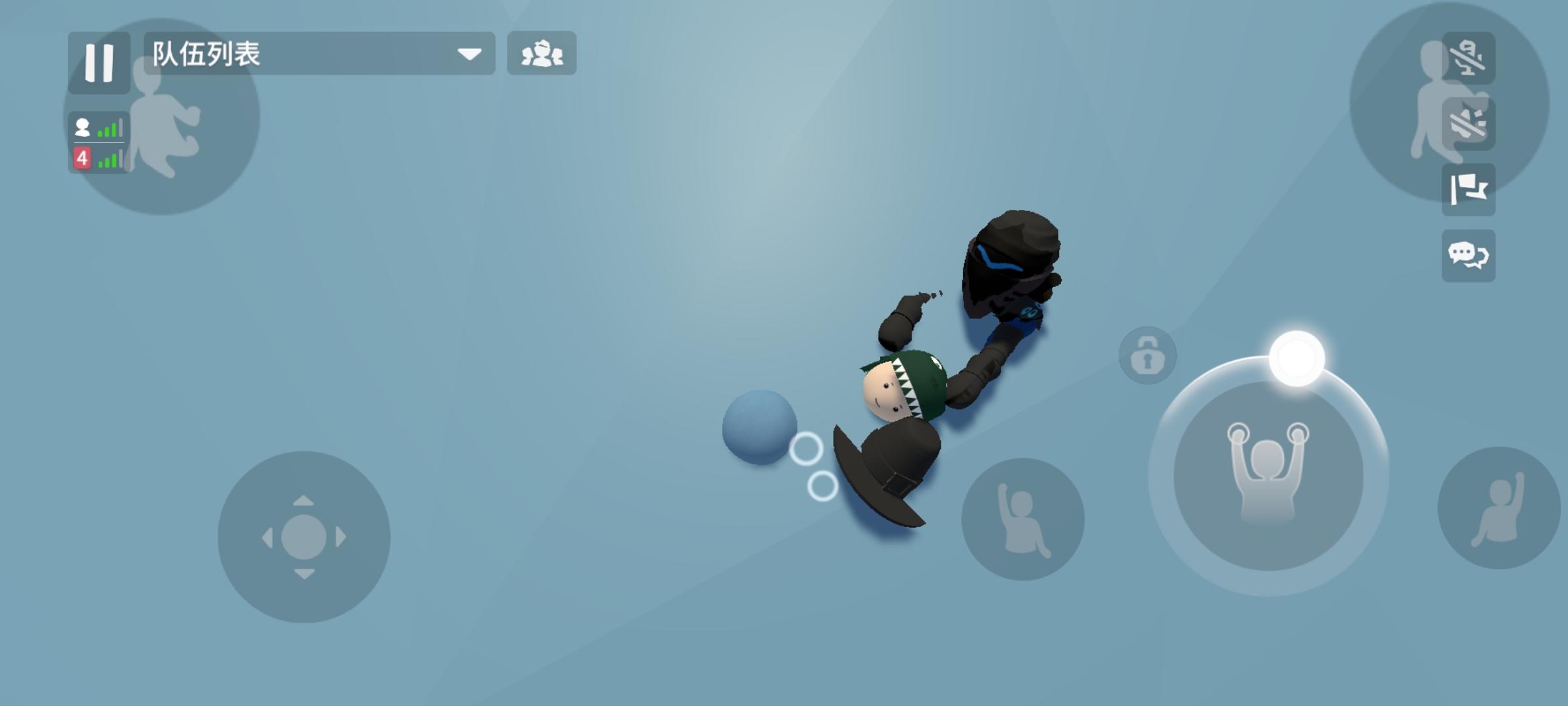Open the network status panel
Viewport: 1568px width, 706px height.
tap(98, 143)
